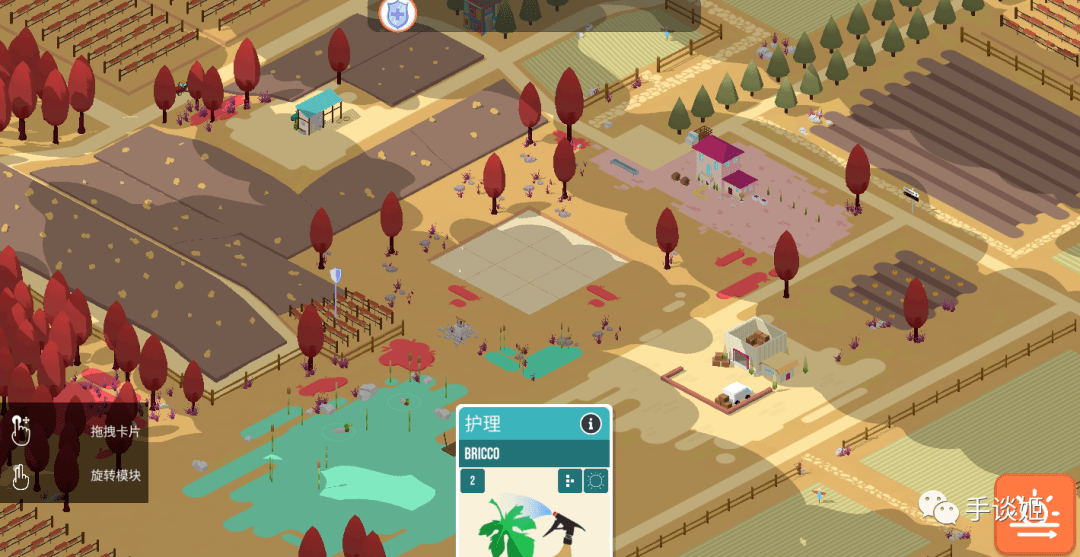Open the info icon on the 护理 card
1080x557 pixels.
[591, 424]
